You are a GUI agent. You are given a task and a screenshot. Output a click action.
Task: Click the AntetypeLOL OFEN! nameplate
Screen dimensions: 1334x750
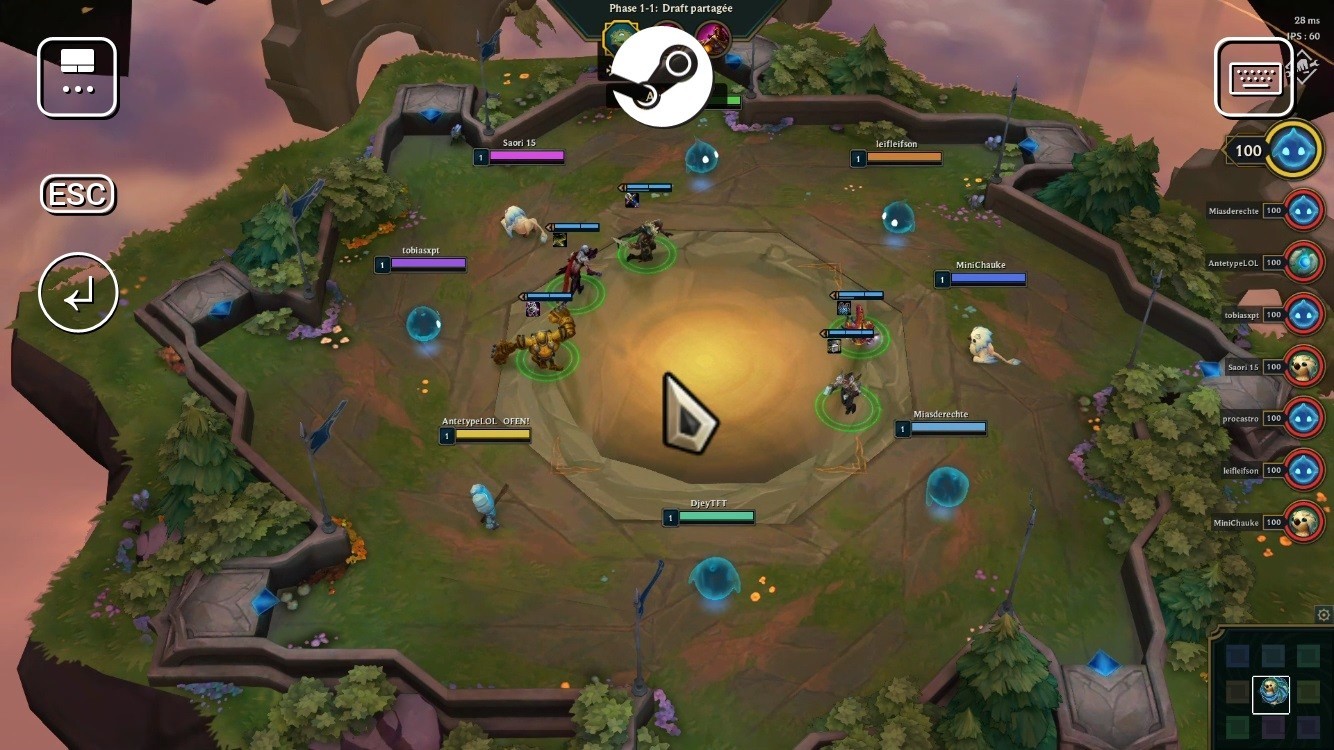pyautogui.click(x=486, y=428)
